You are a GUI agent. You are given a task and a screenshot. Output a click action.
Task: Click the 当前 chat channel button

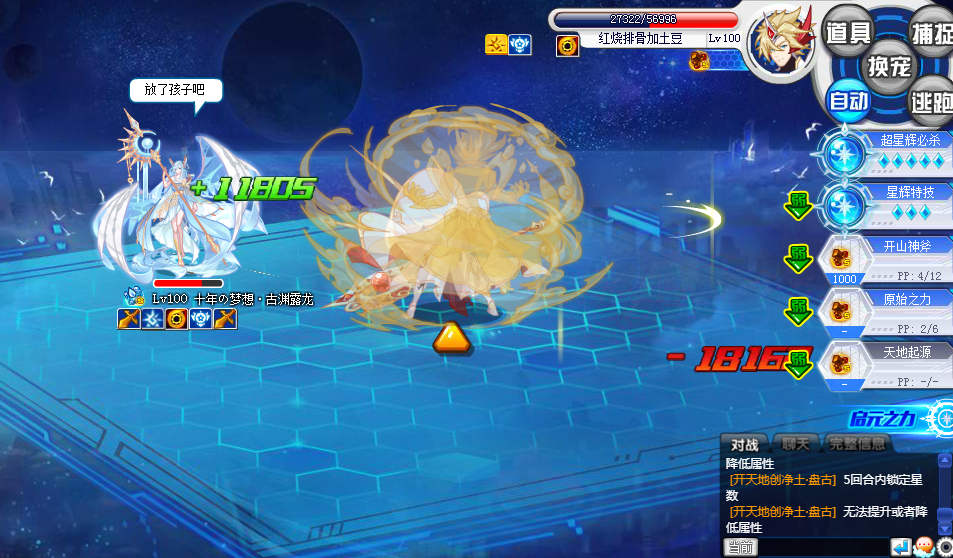[741, 547]
